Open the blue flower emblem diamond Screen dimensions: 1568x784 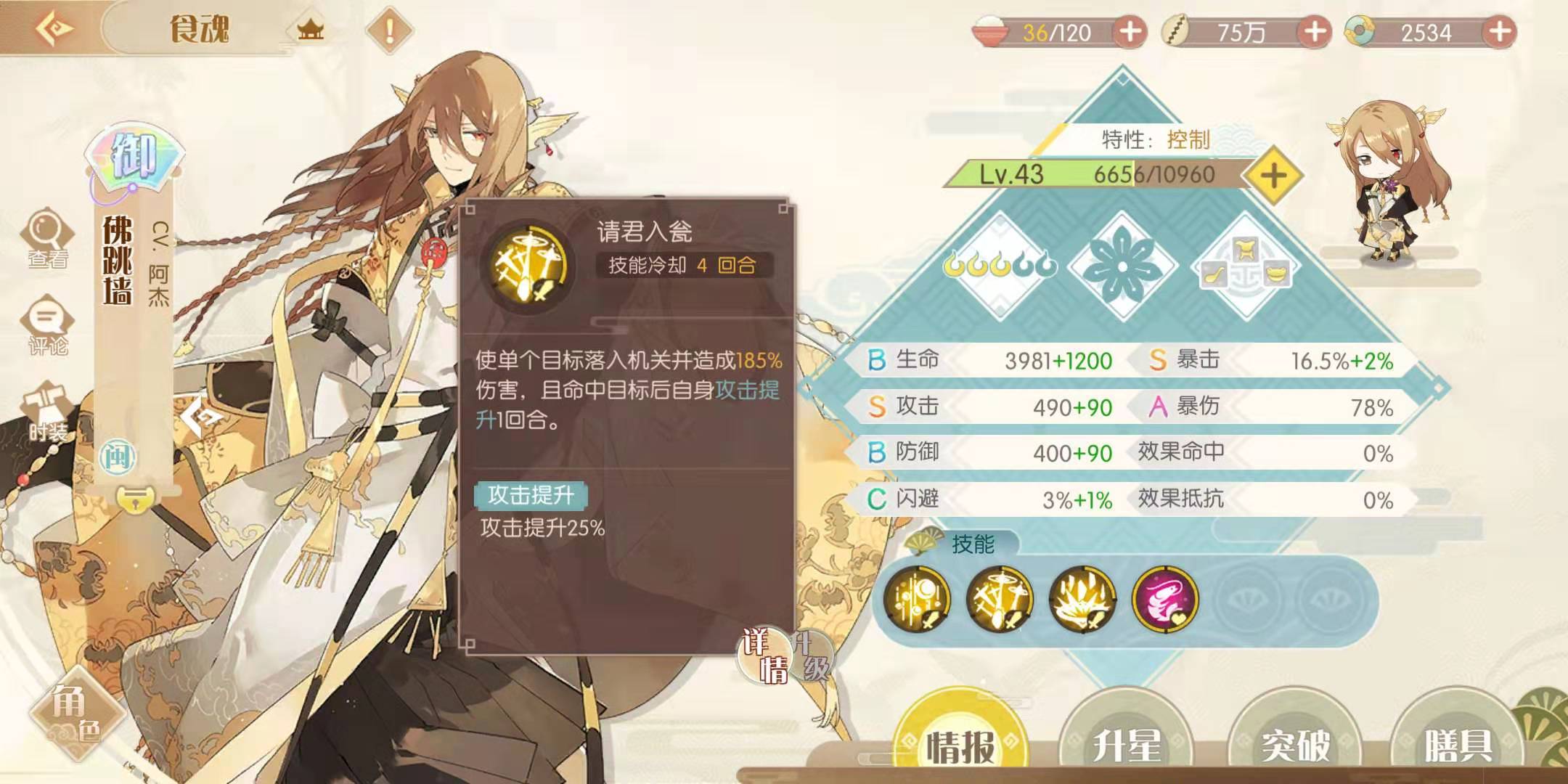coord(1122,266)
